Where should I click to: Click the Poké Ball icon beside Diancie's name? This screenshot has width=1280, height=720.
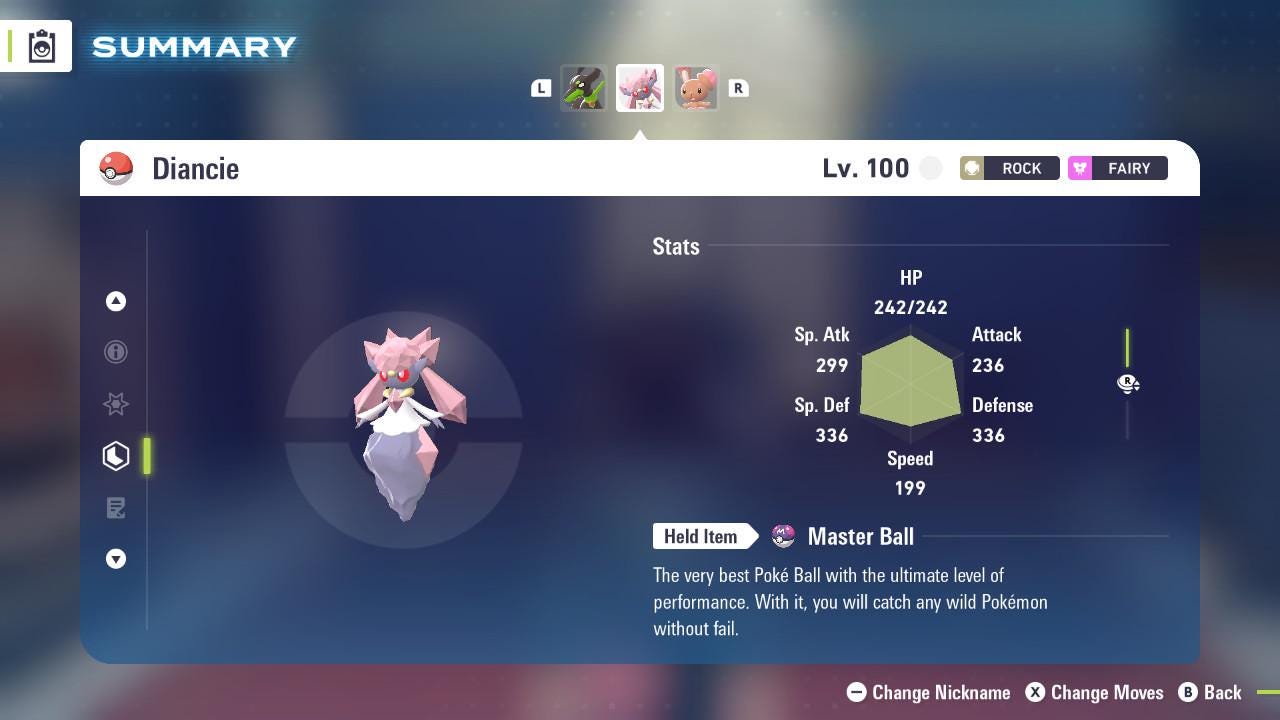tap(117, 168)
